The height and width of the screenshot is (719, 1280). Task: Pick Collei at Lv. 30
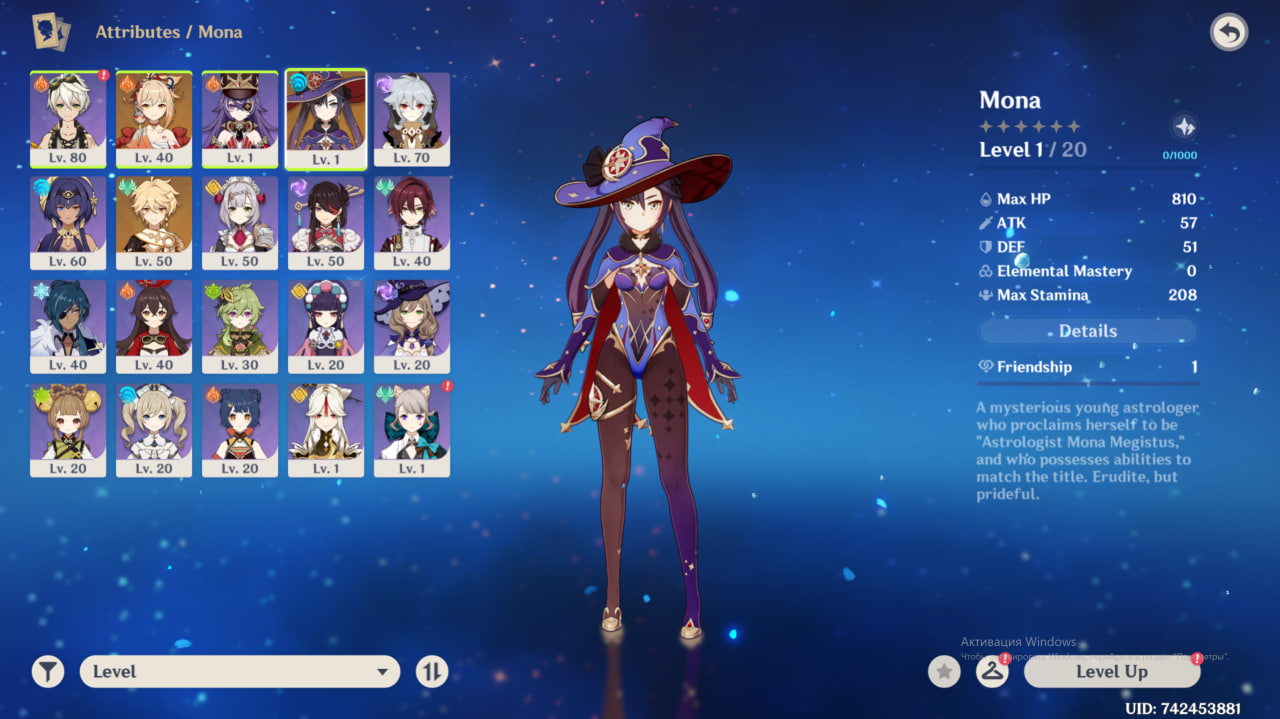pos(240,326)
